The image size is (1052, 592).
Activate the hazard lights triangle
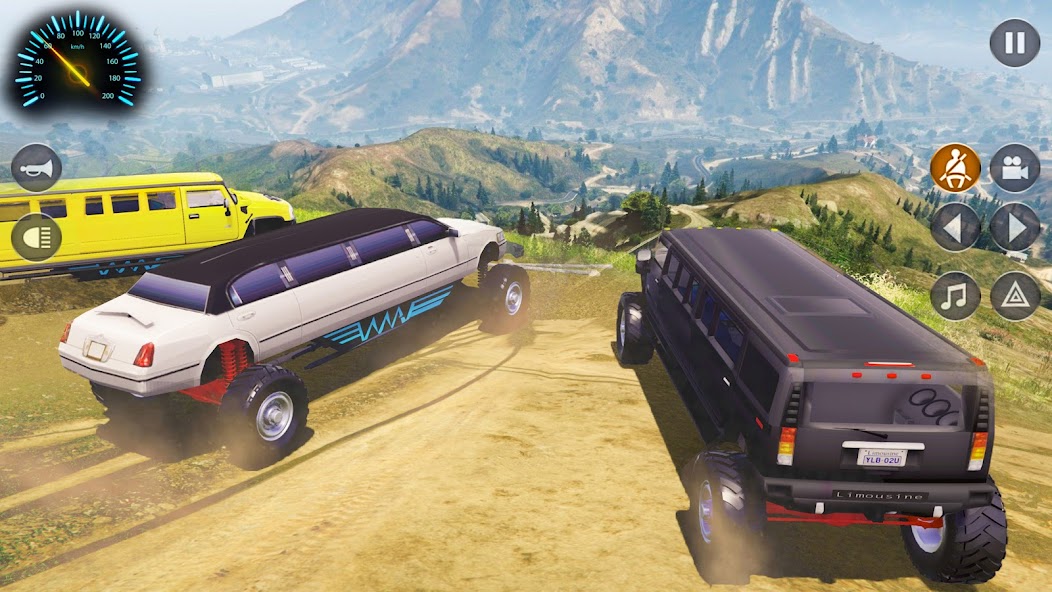(x=1015, y=296)
